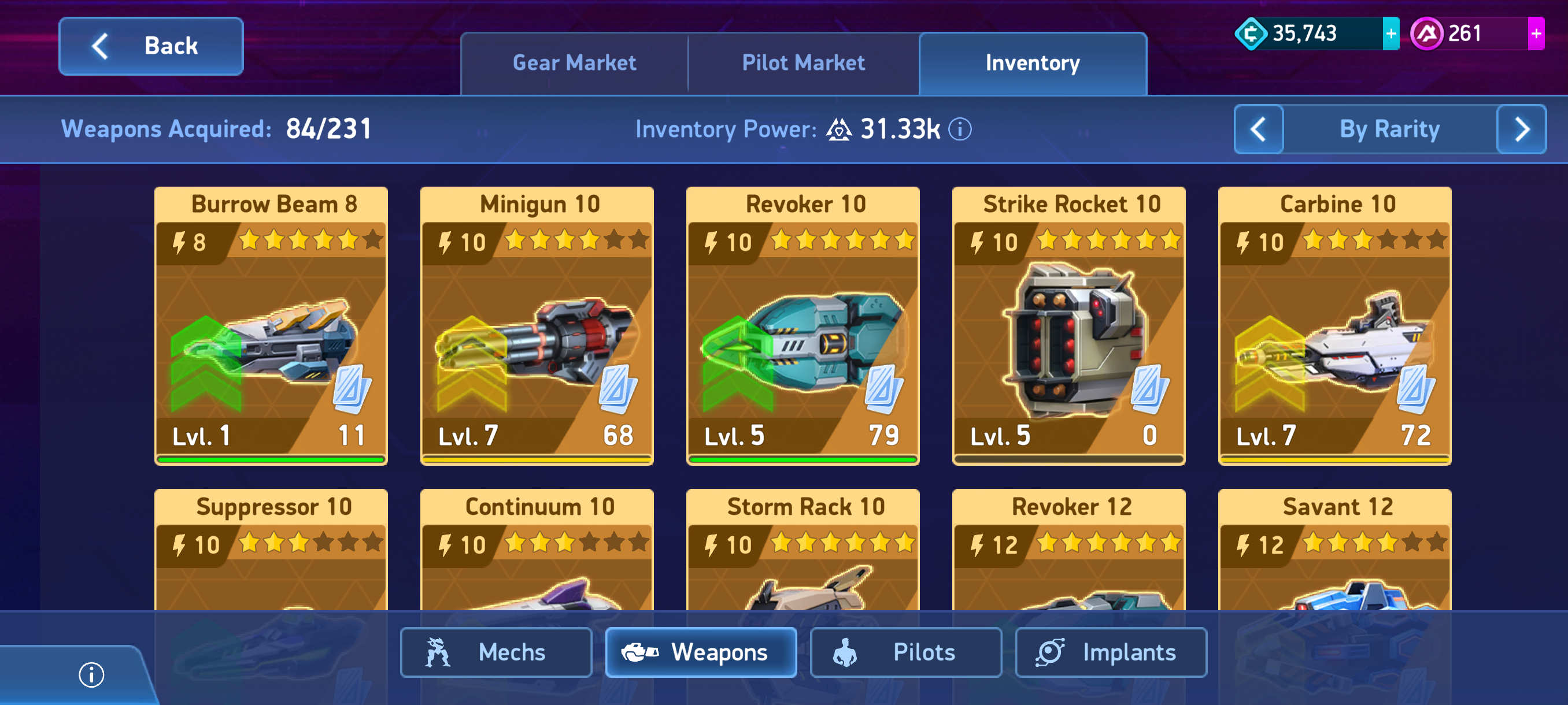Choose the Revoker 12 weapon card
The width and height of the screenshot is (1568, 705).
[1069, 547]
